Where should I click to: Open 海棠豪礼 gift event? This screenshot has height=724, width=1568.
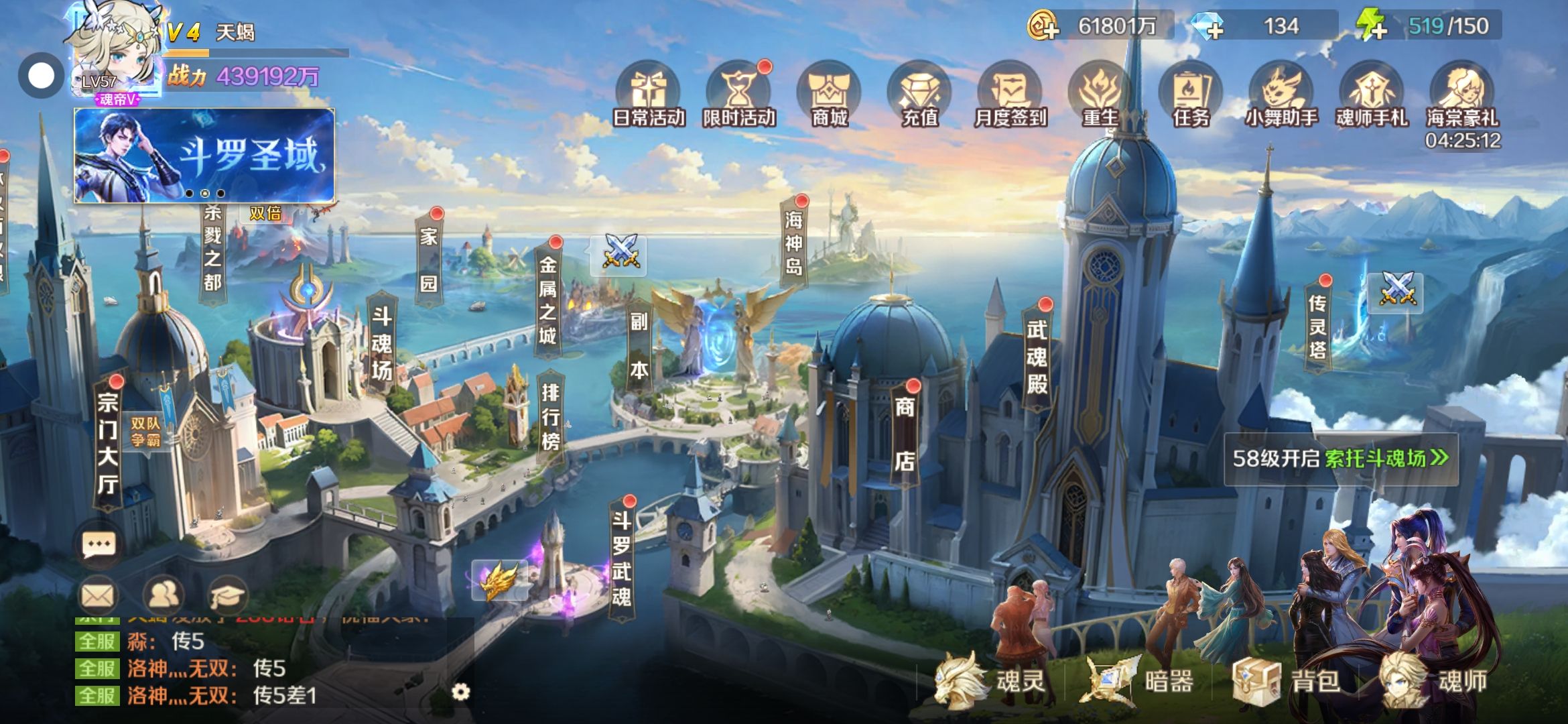(1462, 95)
